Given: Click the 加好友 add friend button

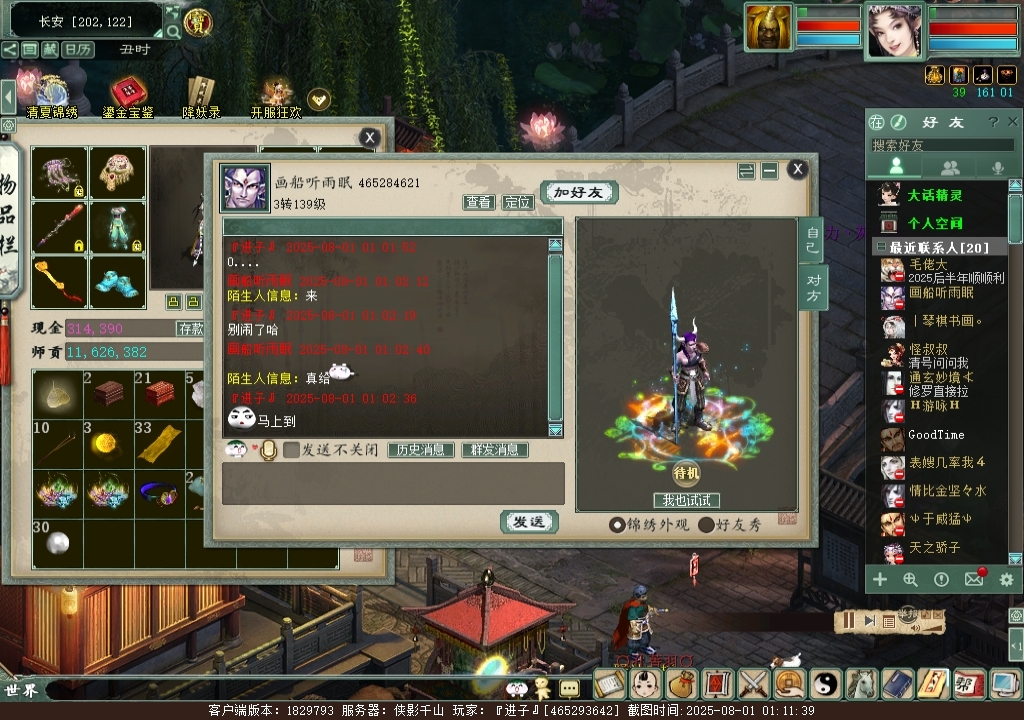Looking at the screenshot, I should (578, 192).
